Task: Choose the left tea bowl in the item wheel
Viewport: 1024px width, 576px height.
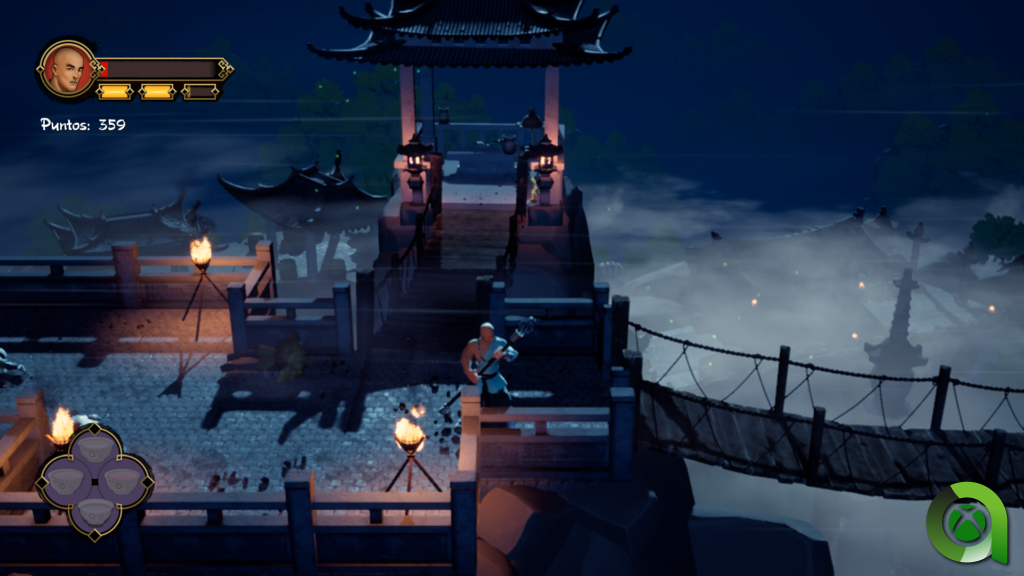Action: [x=65, y=480]
